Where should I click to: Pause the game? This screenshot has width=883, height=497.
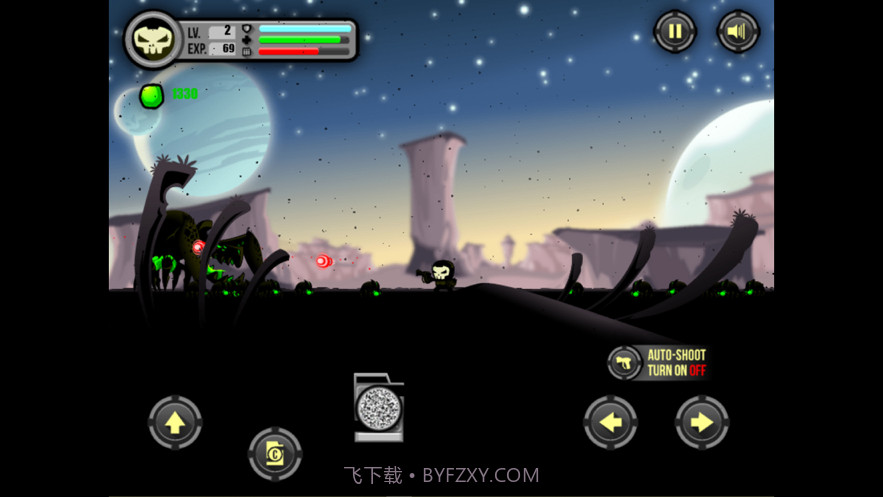click(675, 32)
